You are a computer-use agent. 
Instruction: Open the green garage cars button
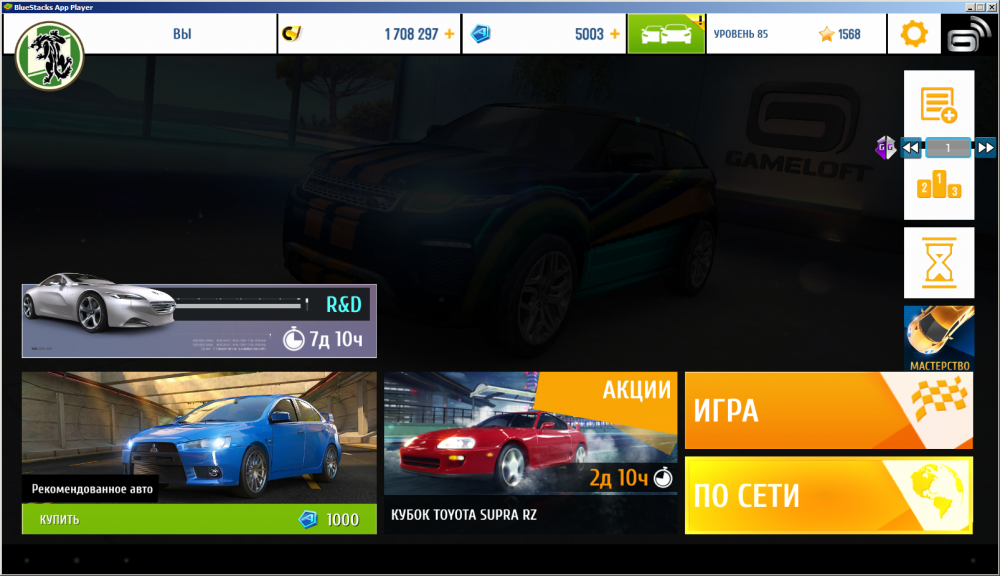pyautogui.click(x=666, y=34)
